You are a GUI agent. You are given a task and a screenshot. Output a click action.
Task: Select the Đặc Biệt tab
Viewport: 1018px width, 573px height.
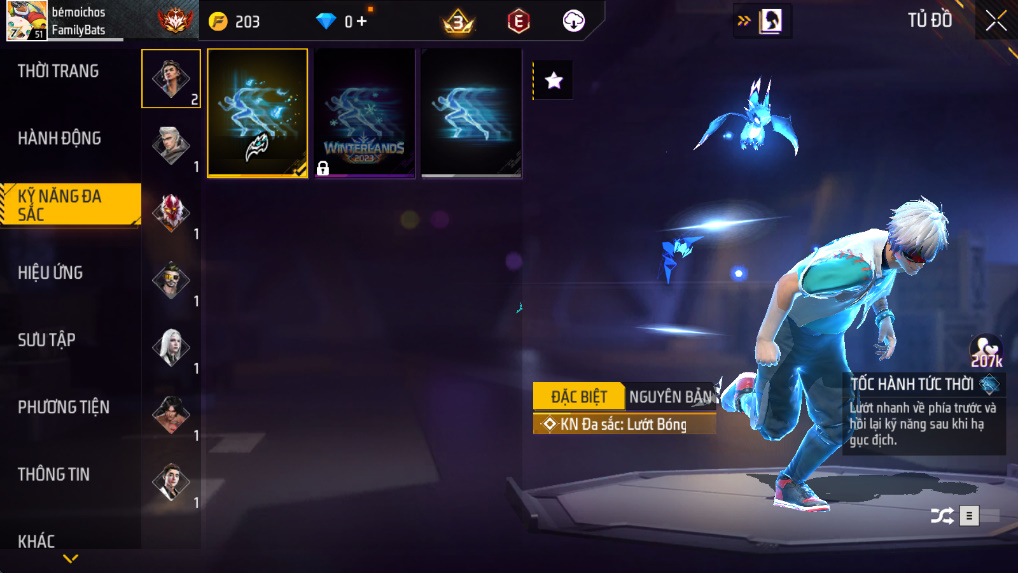579,396
